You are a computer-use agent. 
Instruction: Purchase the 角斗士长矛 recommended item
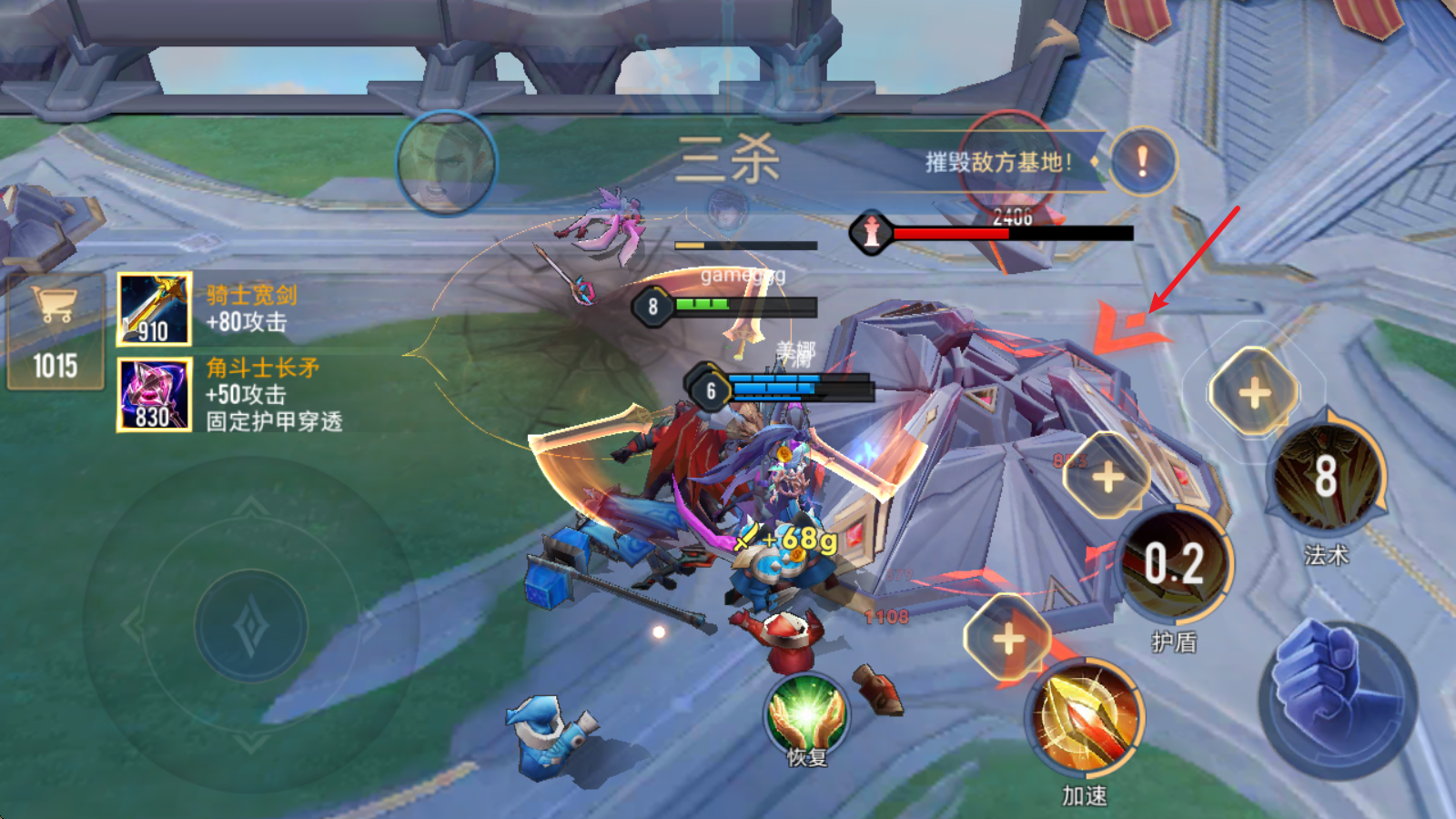[x=154, y=393]
